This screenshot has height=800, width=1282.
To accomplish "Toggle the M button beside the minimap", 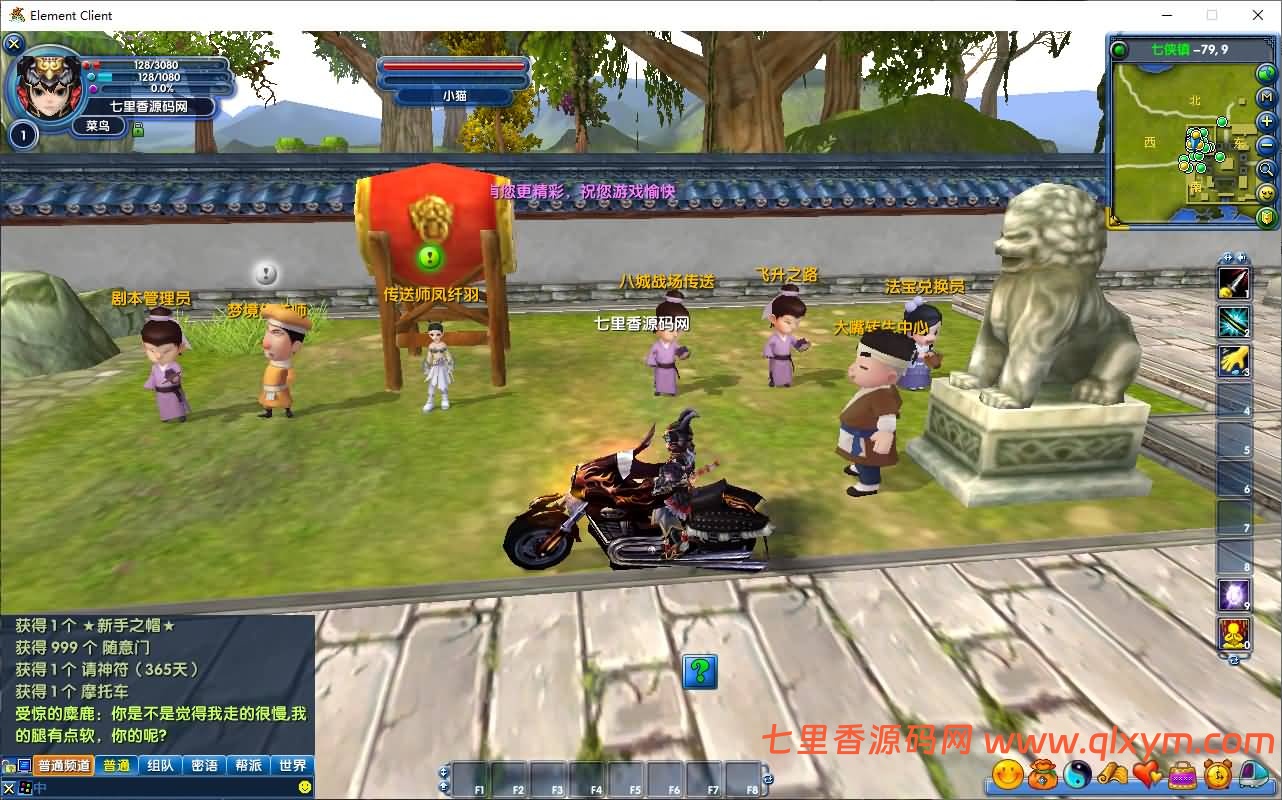I will point(1266,96).
